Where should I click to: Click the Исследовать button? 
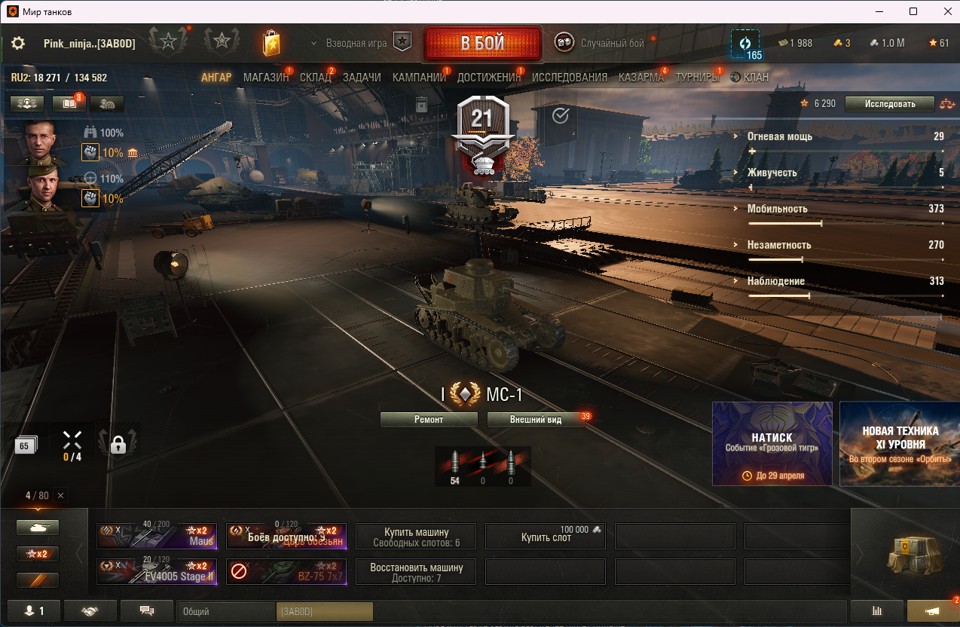889,104
